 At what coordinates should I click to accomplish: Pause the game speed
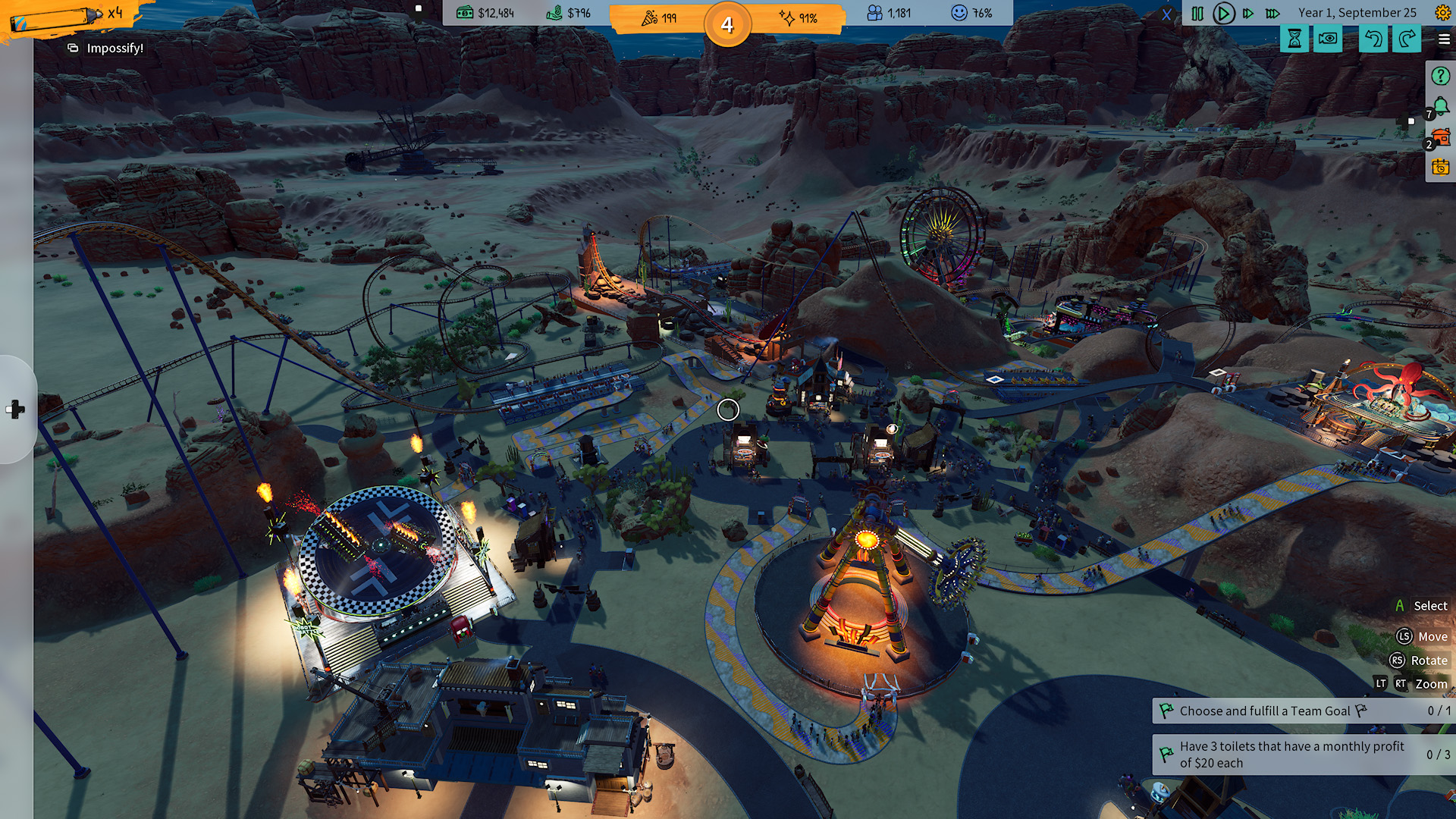pos(1197,14)
